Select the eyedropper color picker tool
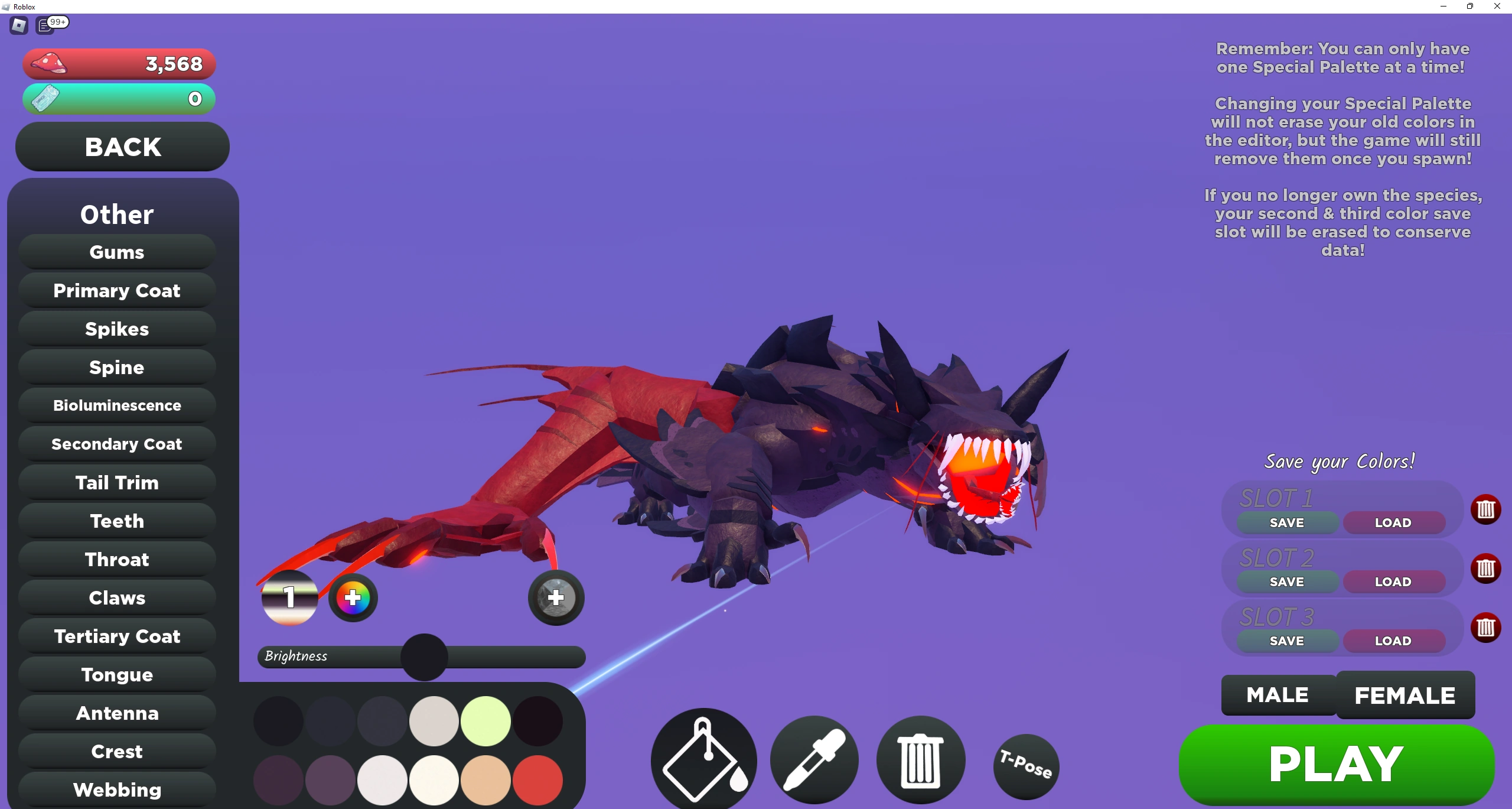The height and width of the screenshot is (809, 1512). point(814,761)
